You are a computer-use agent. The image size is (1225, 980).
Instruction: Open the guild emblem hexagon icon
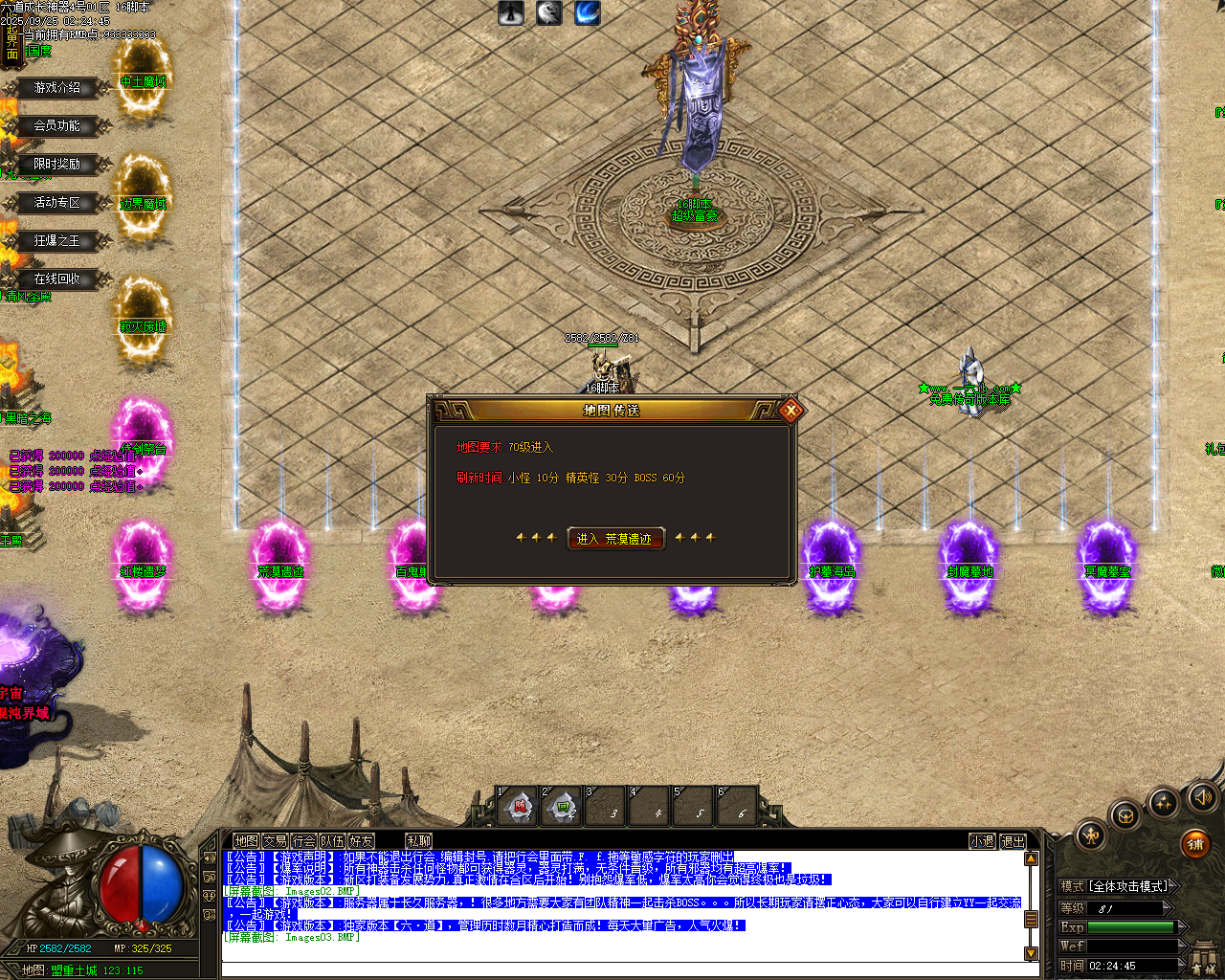click(1125, 814)
